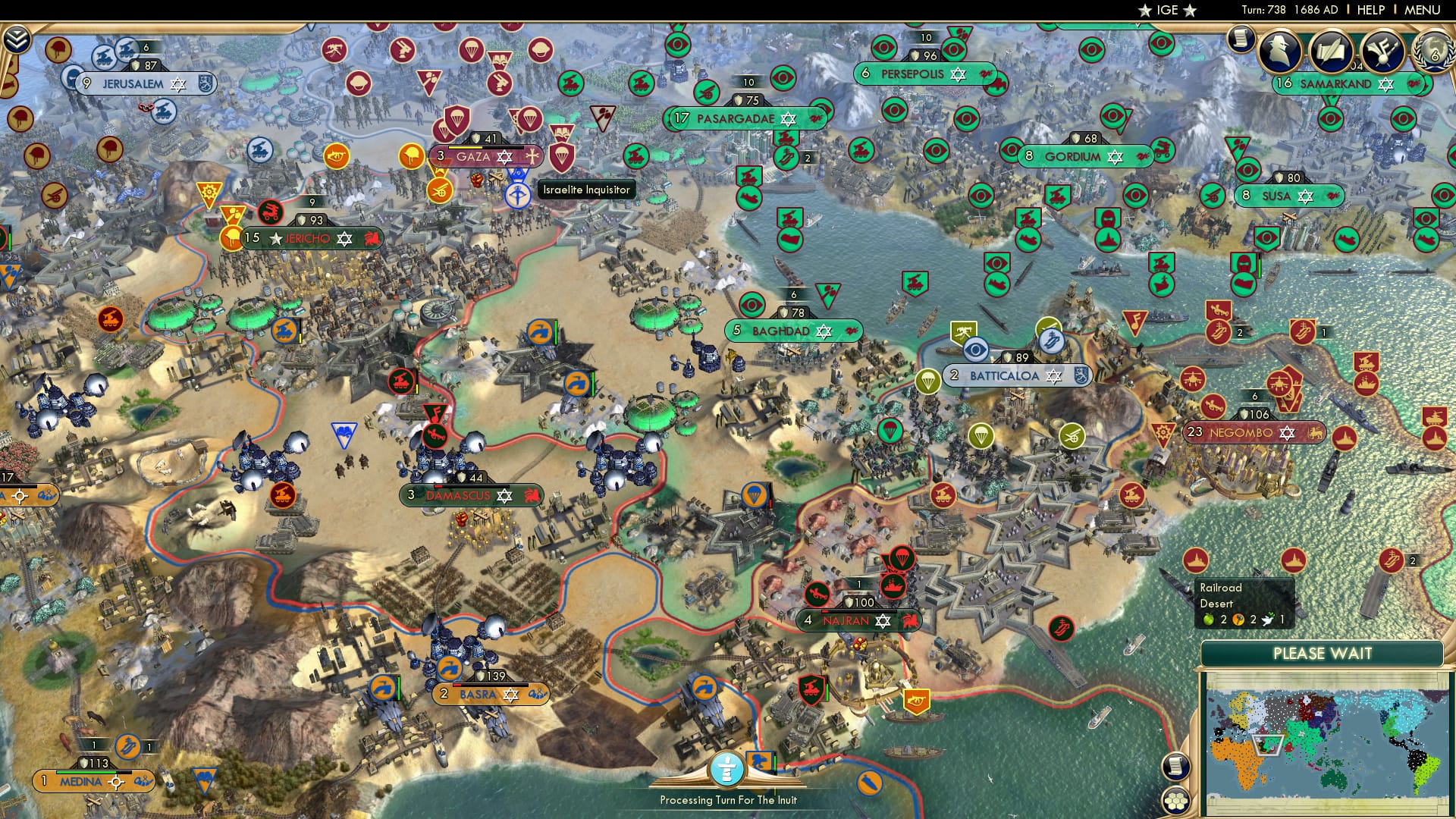
Task: Open the espionage overview spy icon
Action: pyautogui.click(x=1279, y=50)
